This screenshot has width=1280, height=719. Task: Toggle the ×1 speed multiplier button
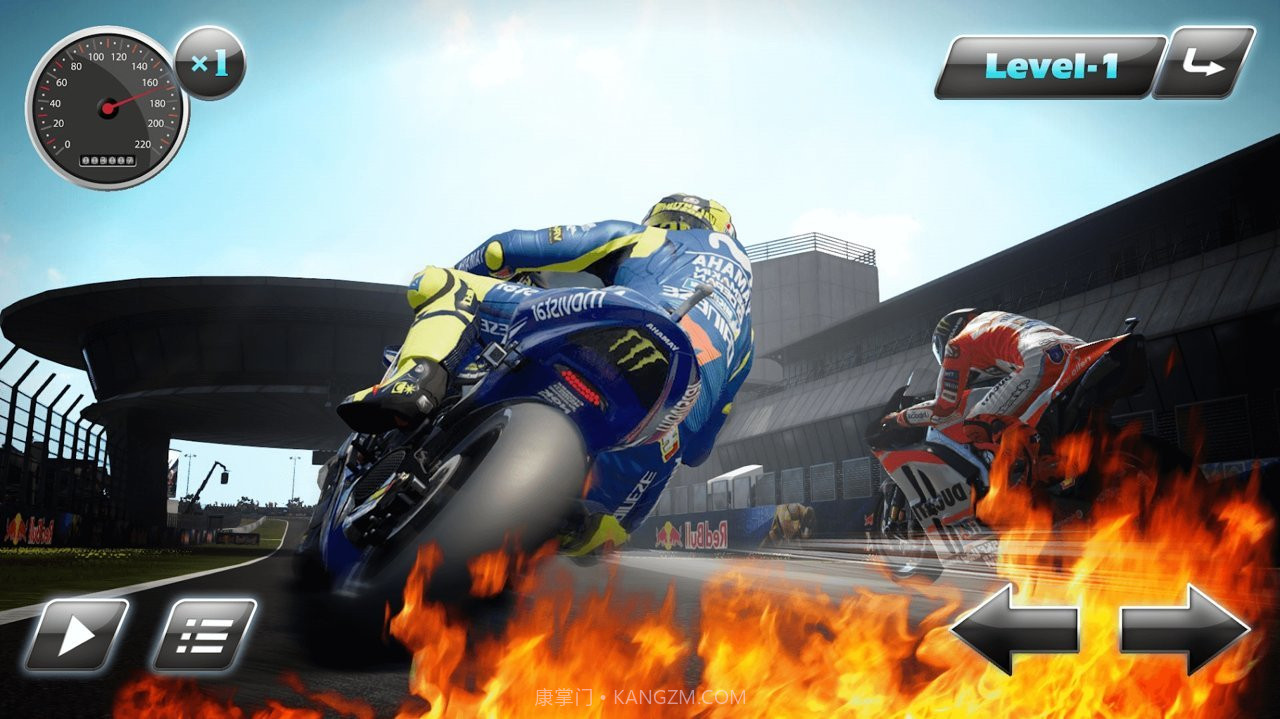click(210, 64)
